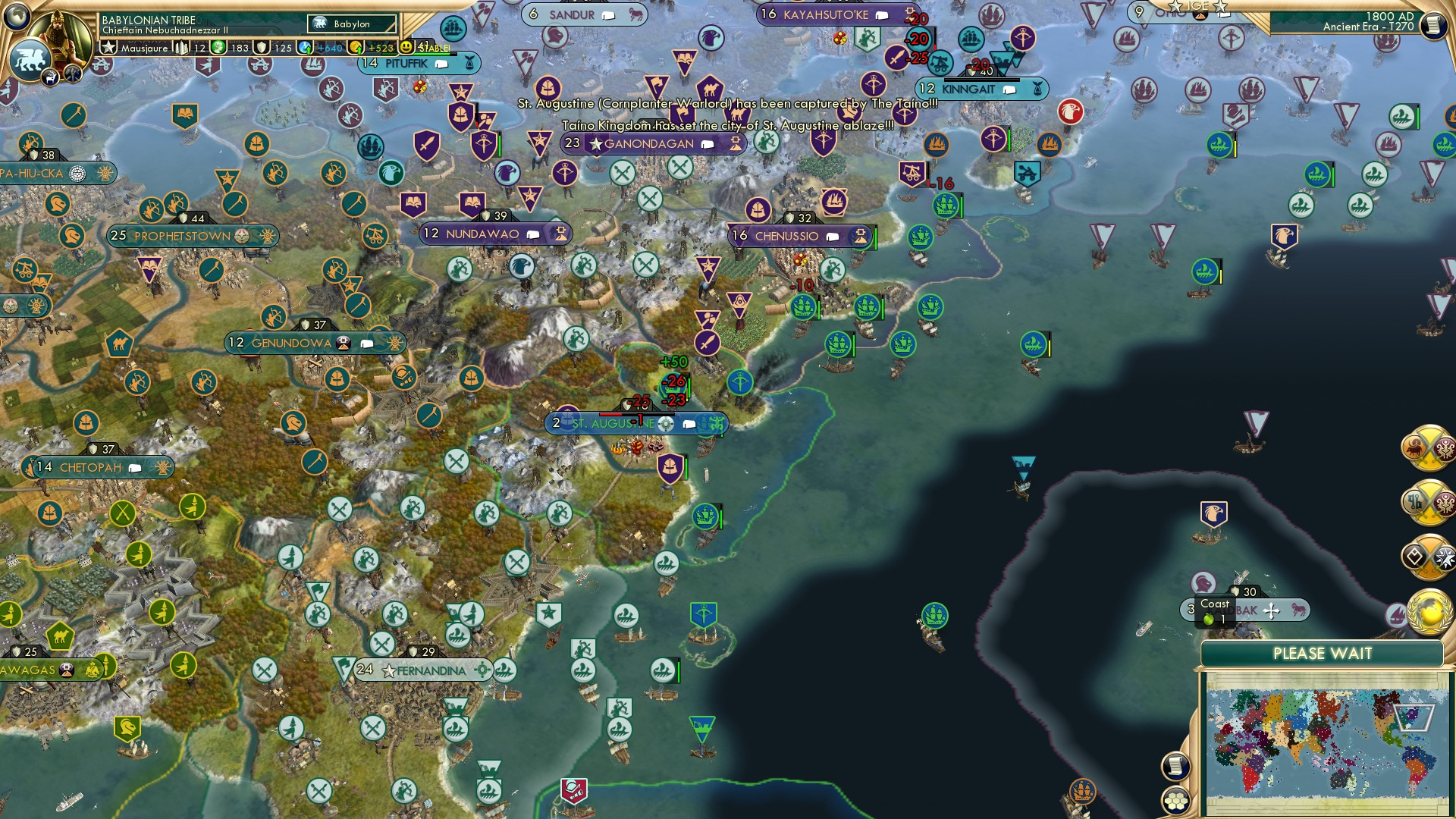1456x819 pixels.
Task: Click the happiness smiley face icon
Action: pos(406,47)
